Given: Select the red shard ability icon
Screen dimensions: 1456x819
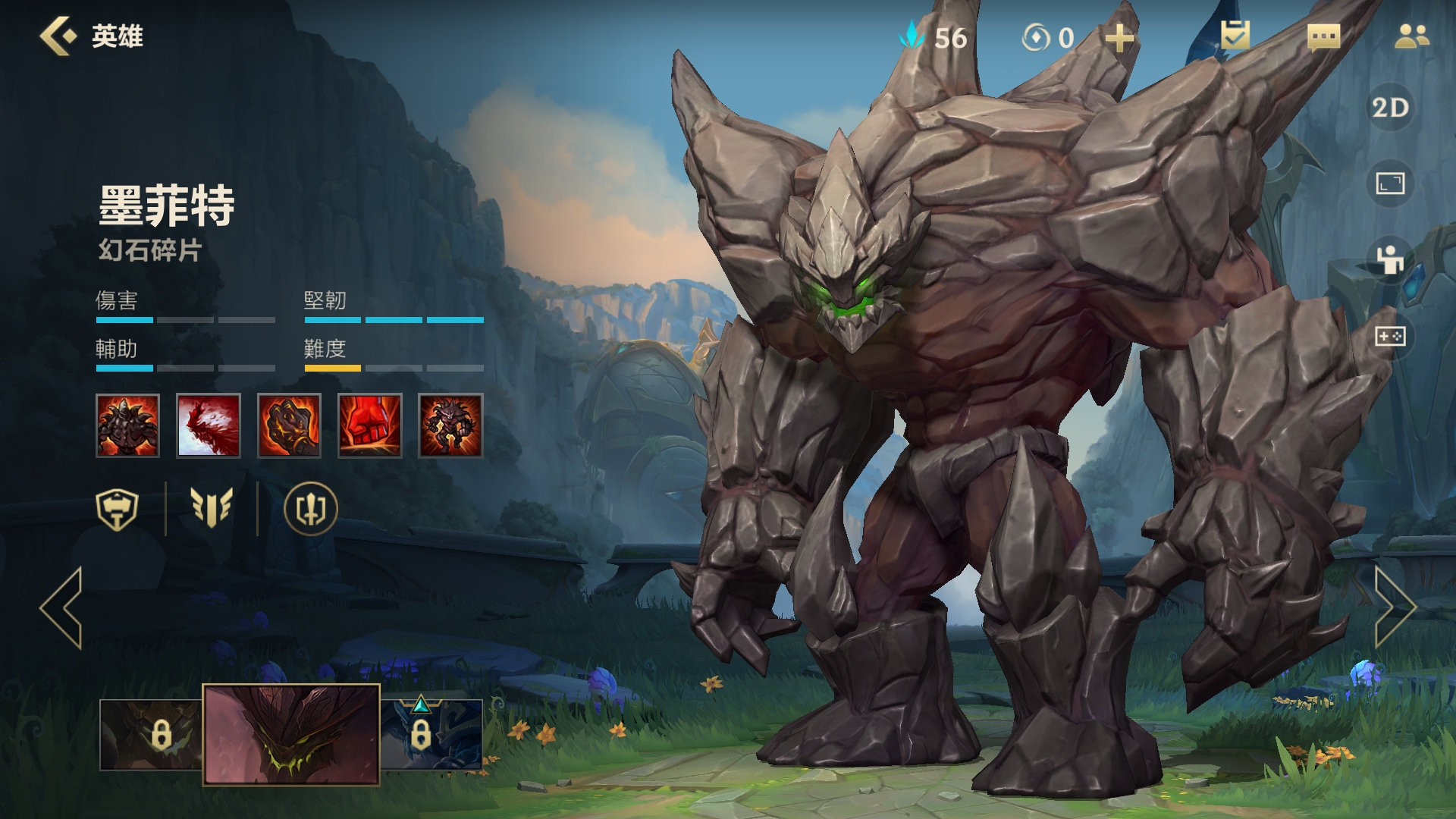Looking at the screenshot, I should (x=209, y=425).
